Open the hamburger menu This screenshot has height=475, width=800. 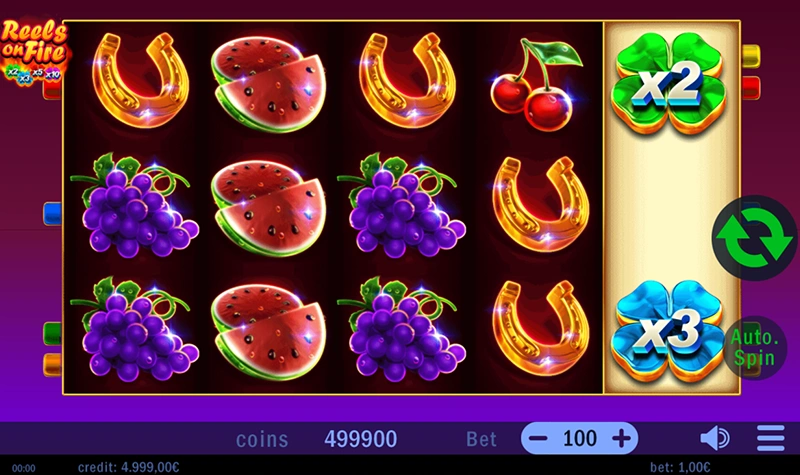coord(770,438)
